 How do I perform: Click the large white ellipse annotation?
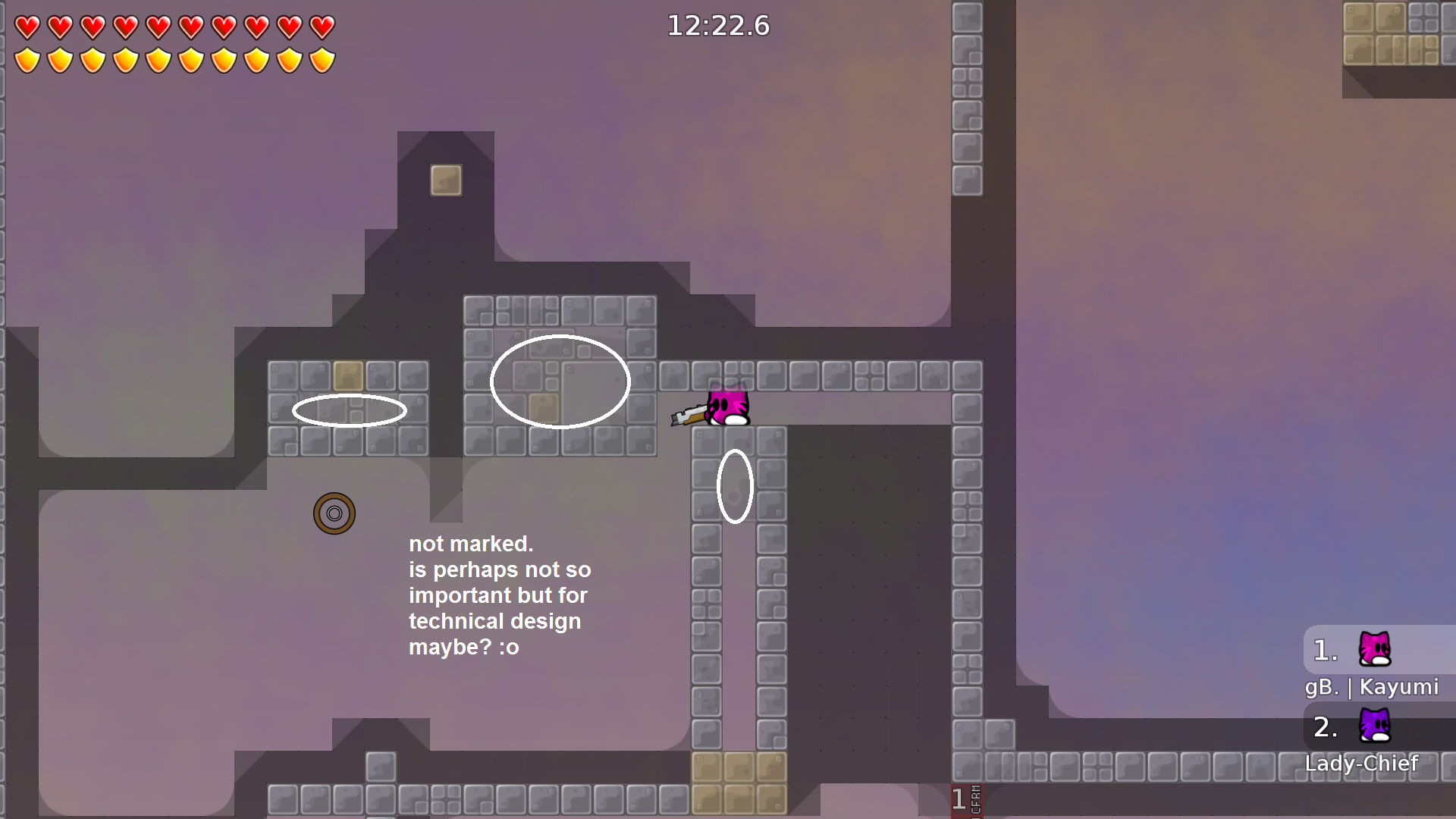(x=561, y=381)
